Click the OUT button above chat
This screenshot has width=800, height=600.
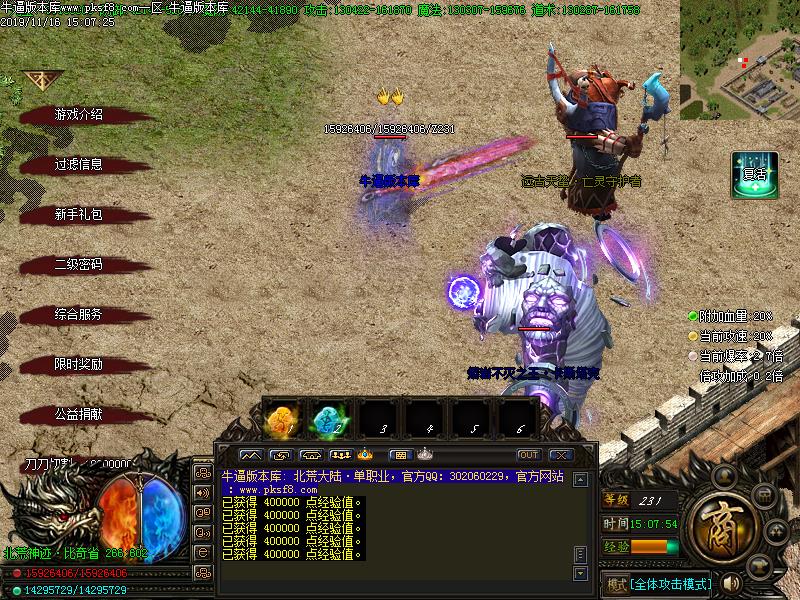tap(528, 455)
